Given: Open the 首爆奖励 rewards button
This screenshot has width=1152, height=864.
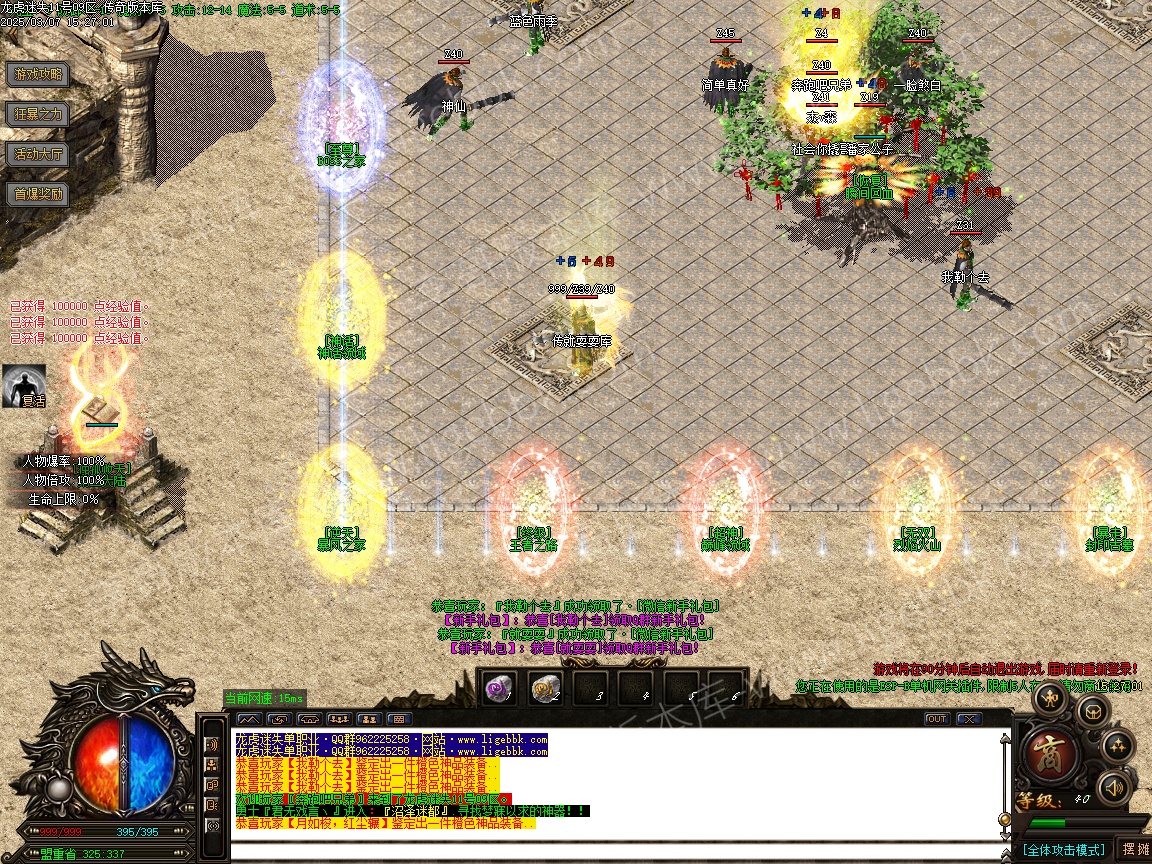Looking at the screenshot, I should [38, 194].
